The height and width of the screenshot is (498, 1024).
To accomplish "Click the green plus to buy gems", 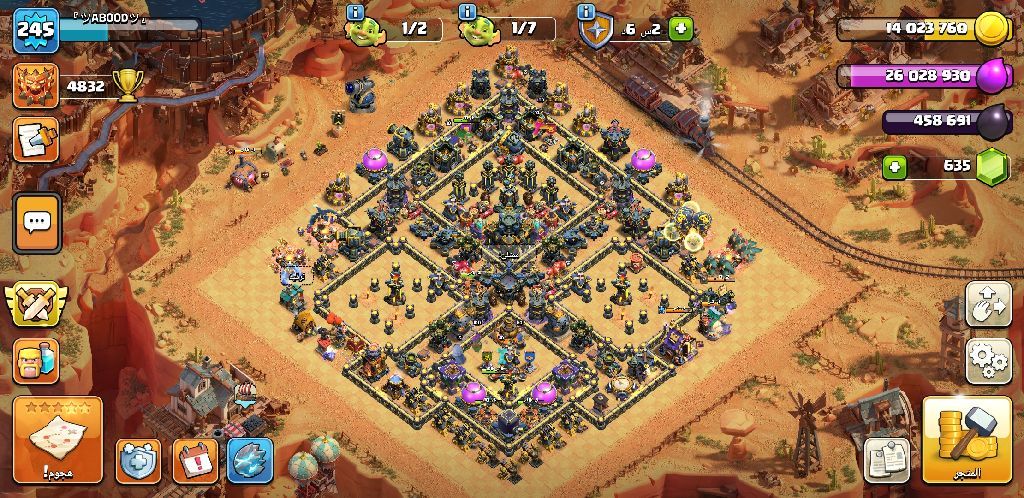I will 895,166.
